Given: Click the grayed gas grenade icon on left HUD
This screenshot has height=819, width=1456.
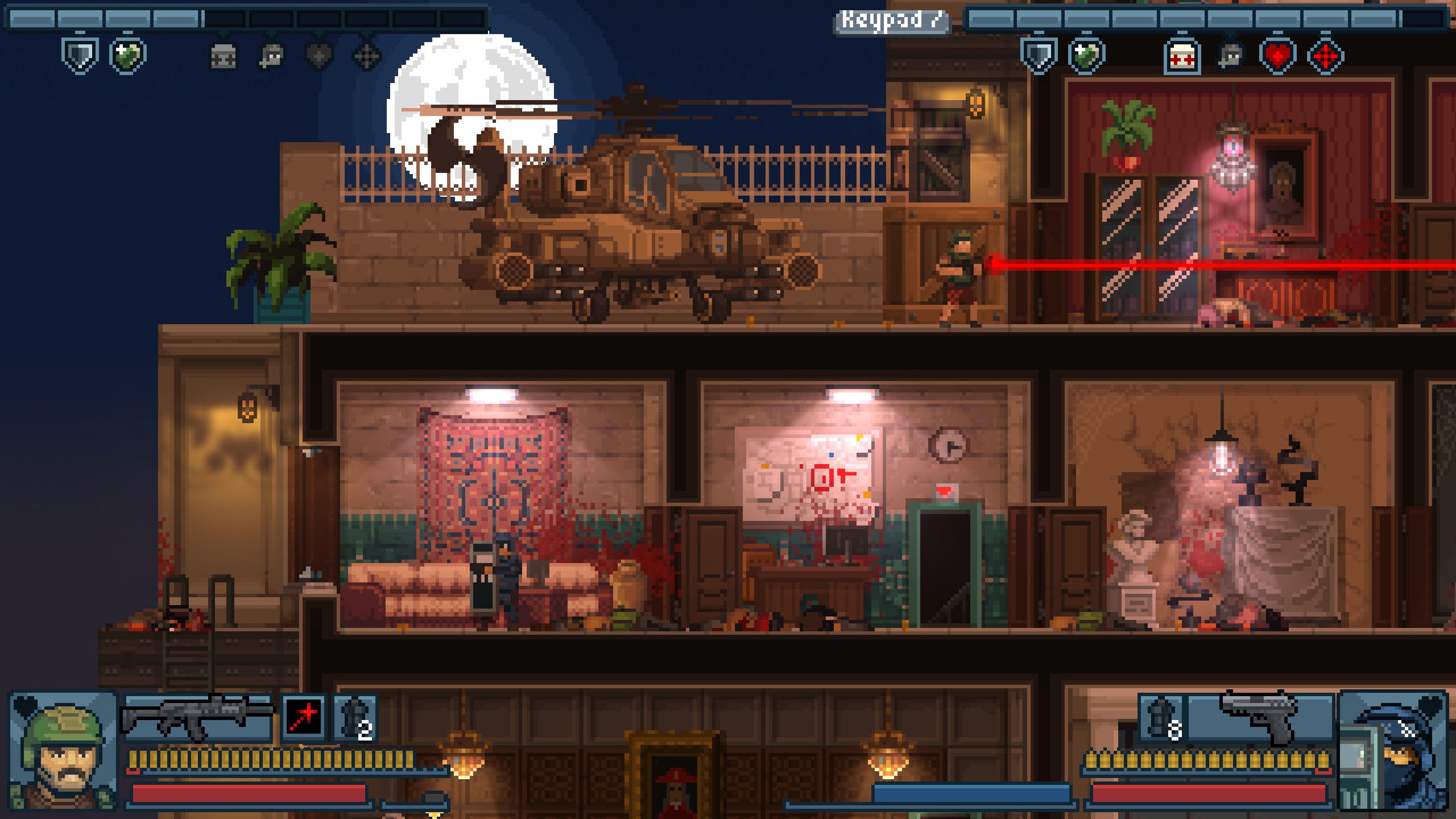Looking at the screenshot, I should (223, 56).
